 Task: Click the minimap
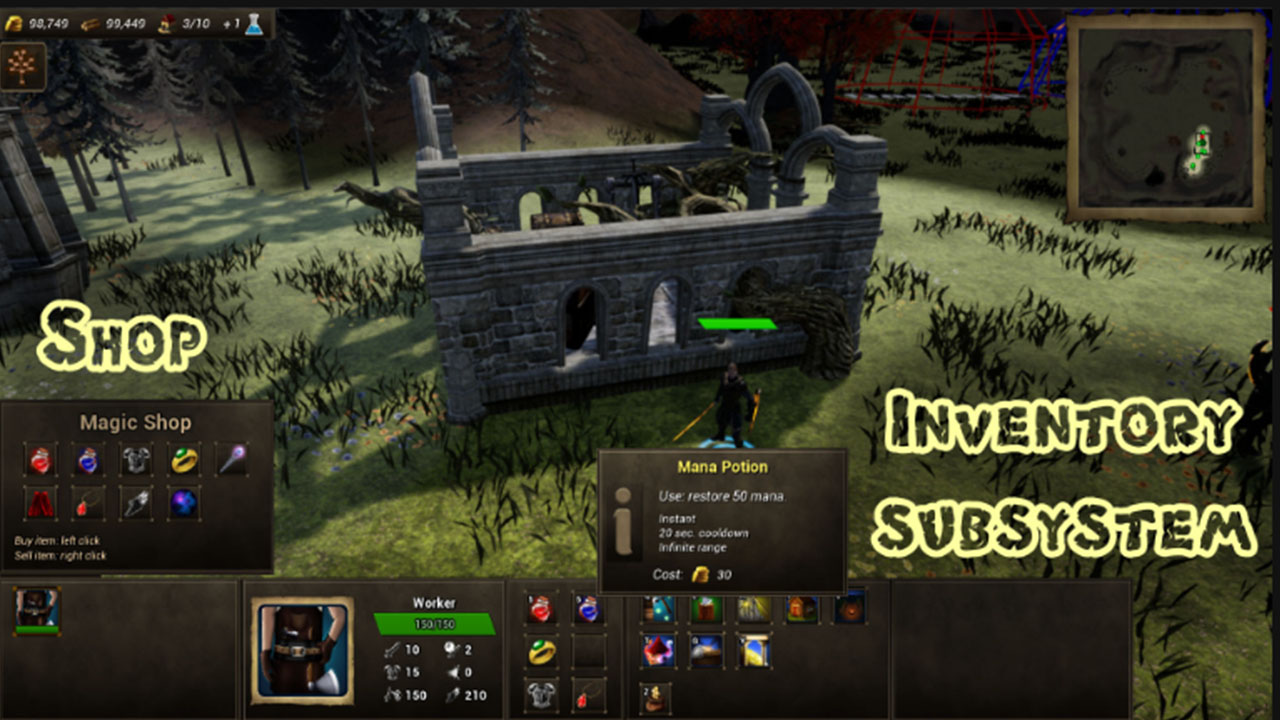coord(1166,118)
